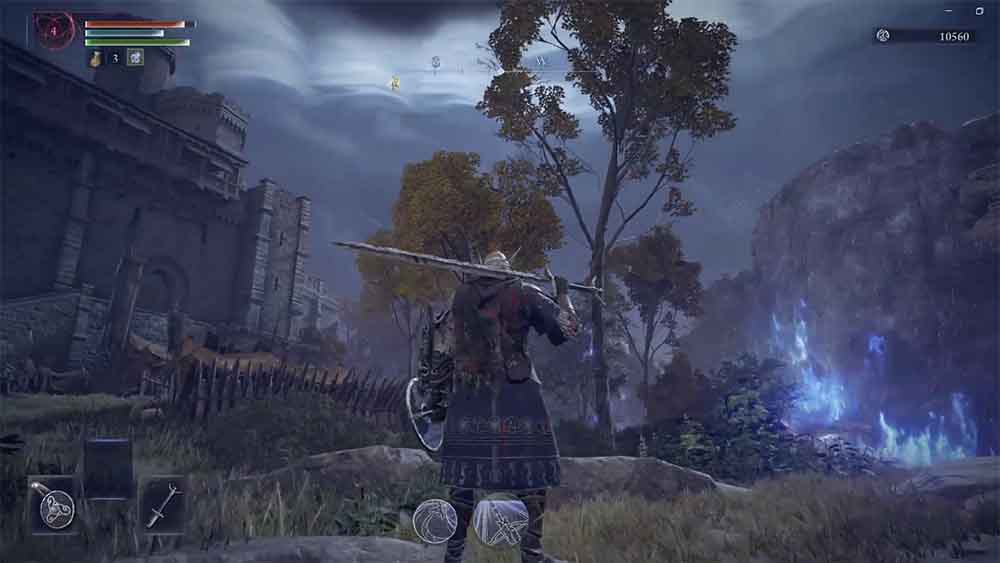Image resolution: width=1000 pixels, height=563 pixels.
Task: Minimize the game window
Action: pos(948,10)
